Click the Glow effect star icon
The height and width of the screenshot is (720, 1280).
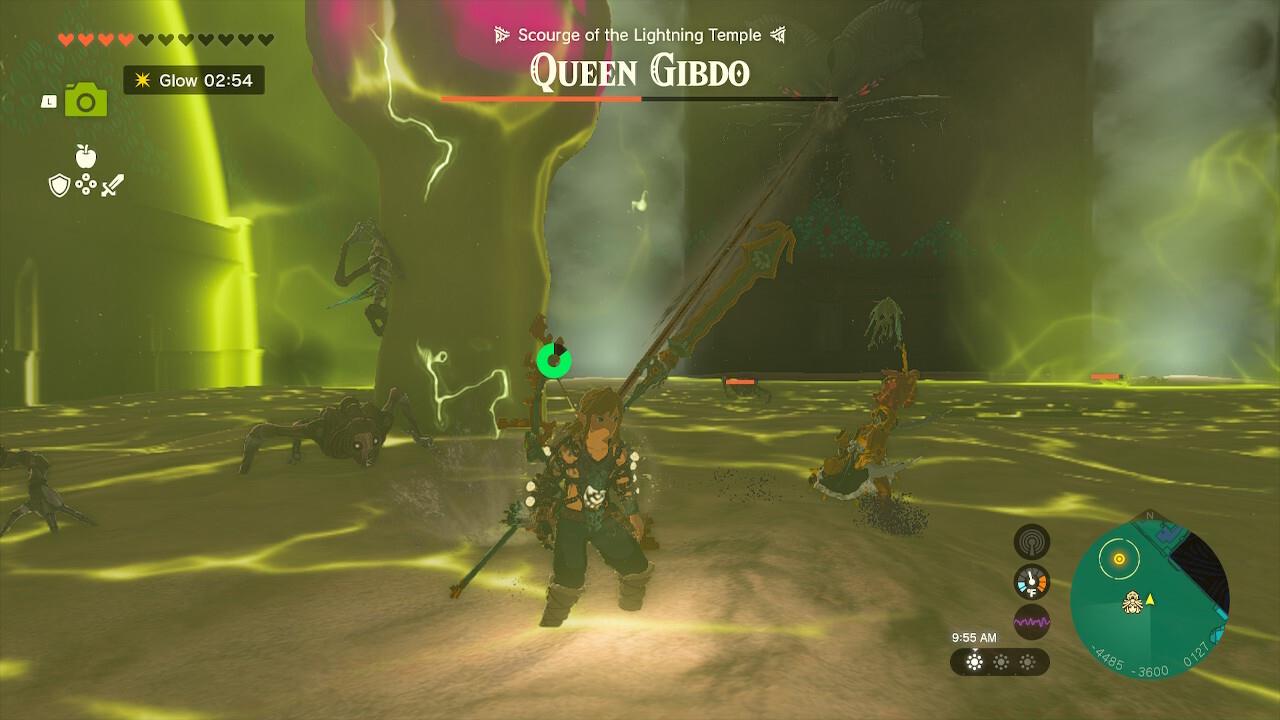pyautogui.click(x=141, y=80)
